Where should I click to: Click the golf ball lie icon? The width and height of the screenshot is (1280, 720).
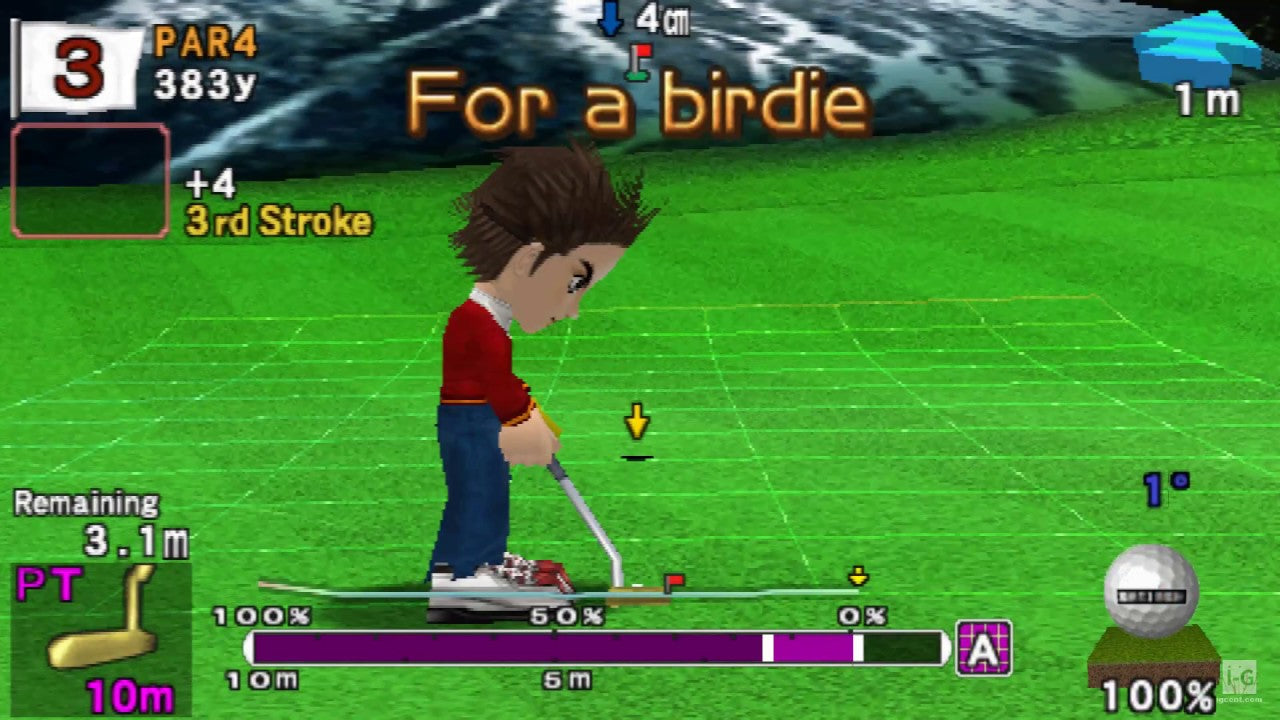point(1151,592)
